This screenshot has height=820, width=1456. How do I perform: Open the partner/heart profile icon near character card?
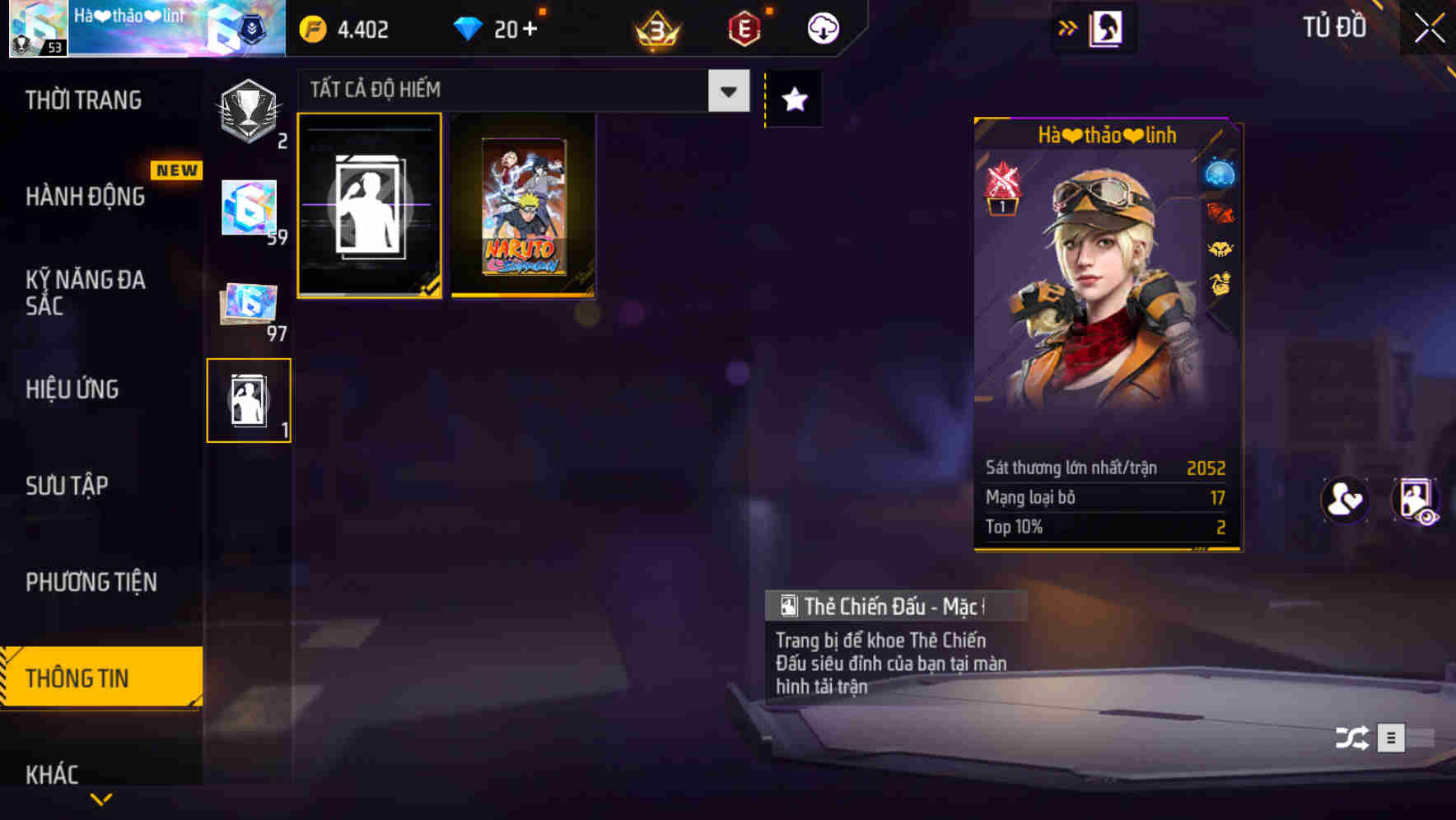click(x=1344, y=501)
